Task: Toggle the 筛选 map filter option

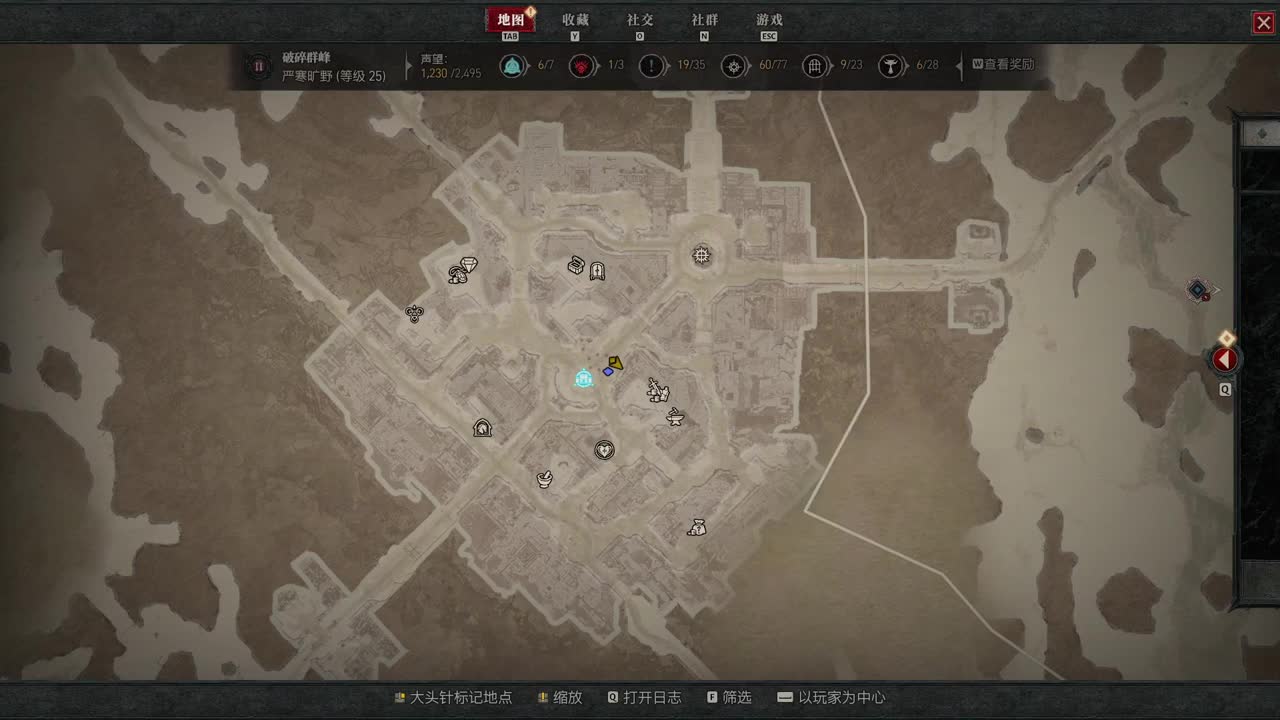Action: coord(730,698)
